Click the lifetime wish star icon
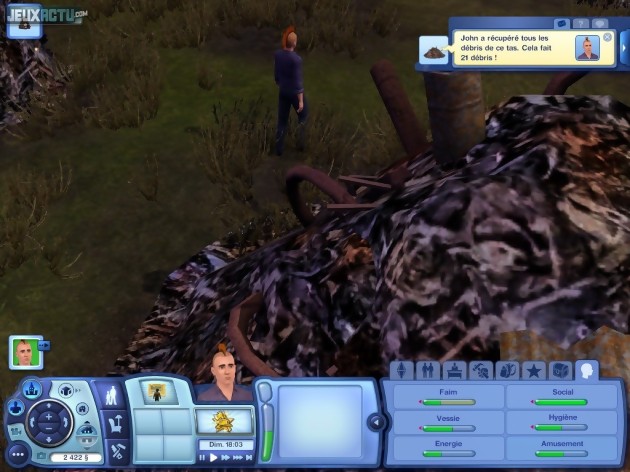The image size is (630, 472). click(x=223, y=420)
